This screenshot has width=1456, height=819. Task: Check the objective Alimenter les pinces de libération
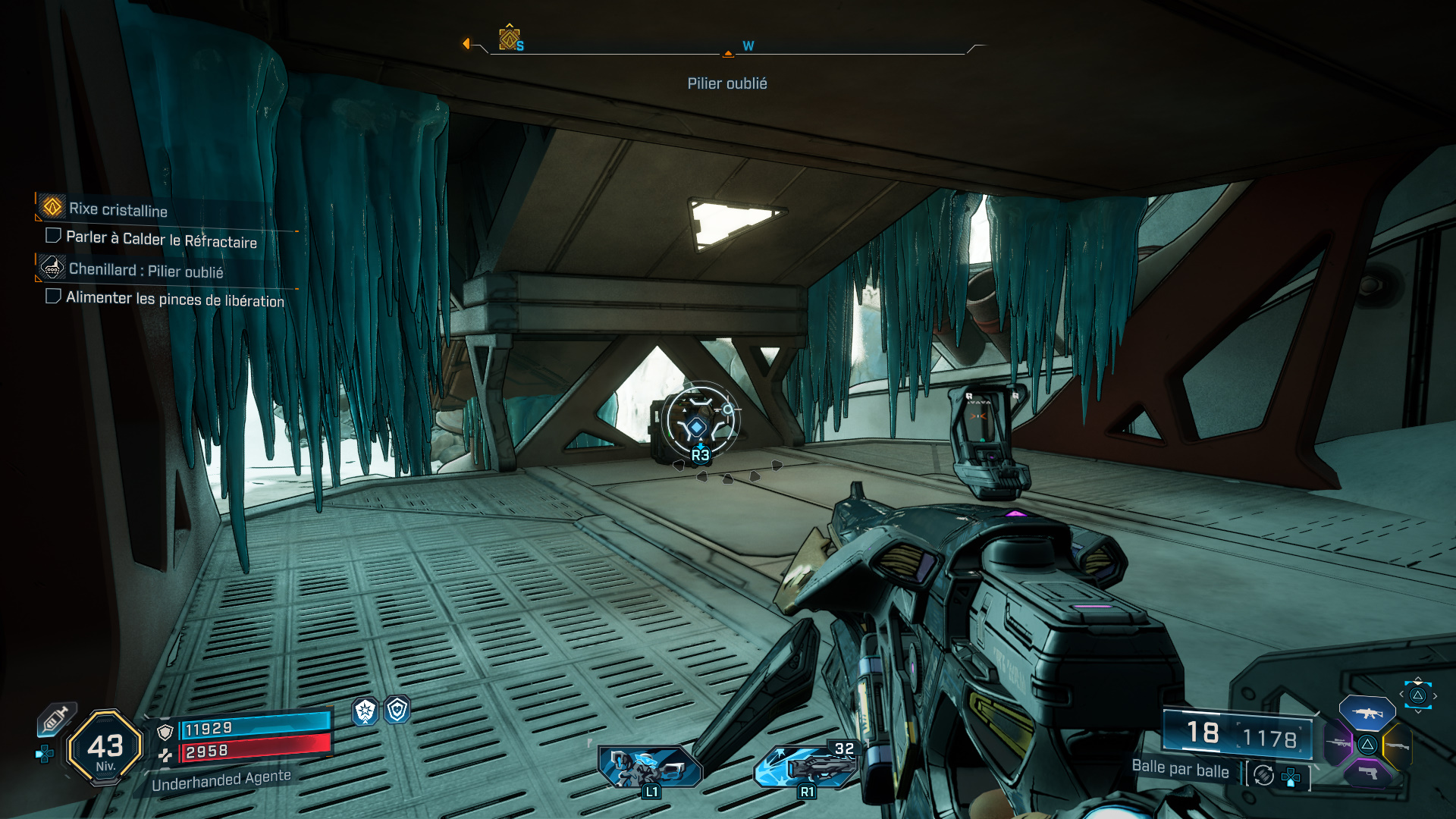(x=53, y=296)
